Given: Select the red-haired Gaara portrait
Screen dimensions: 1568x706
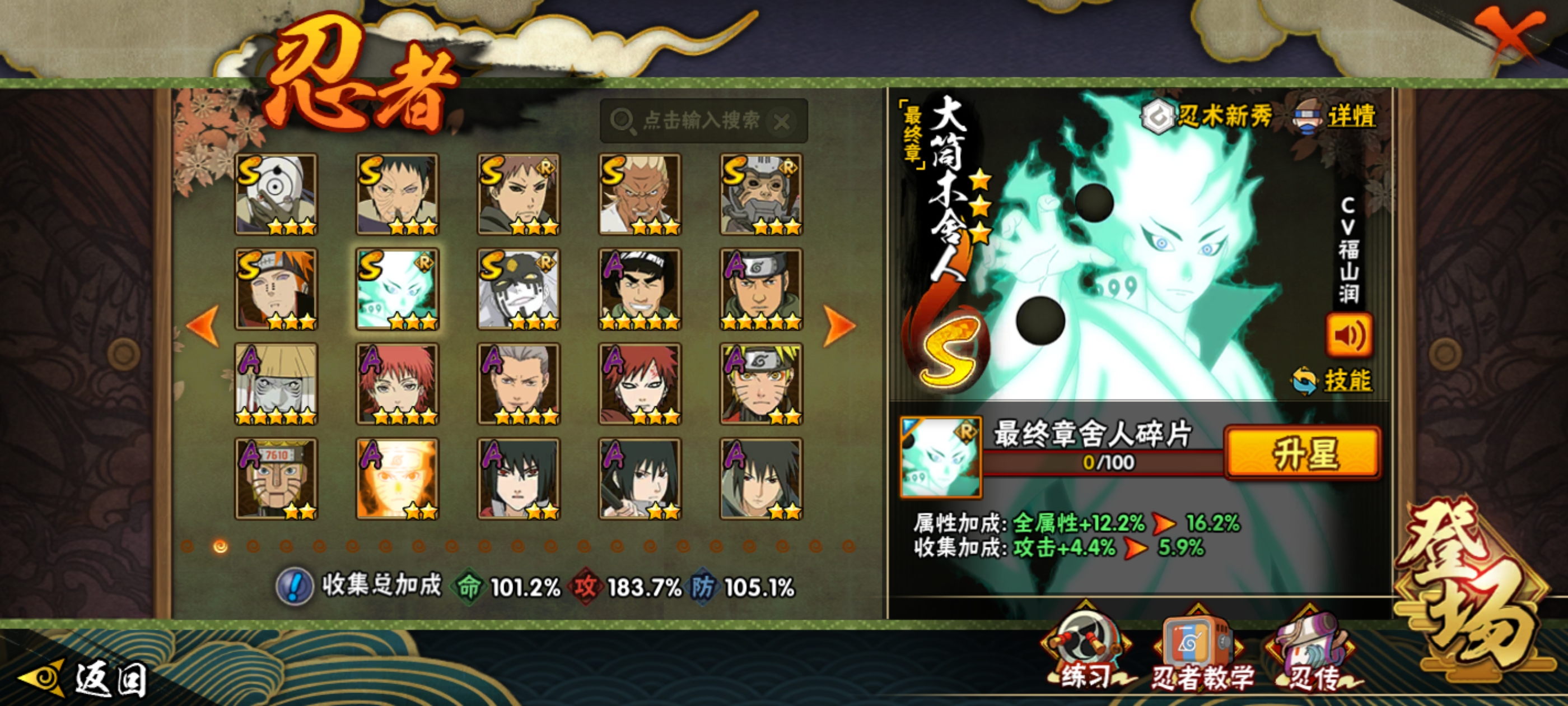Looking at the screenshot, I should 640,384.
